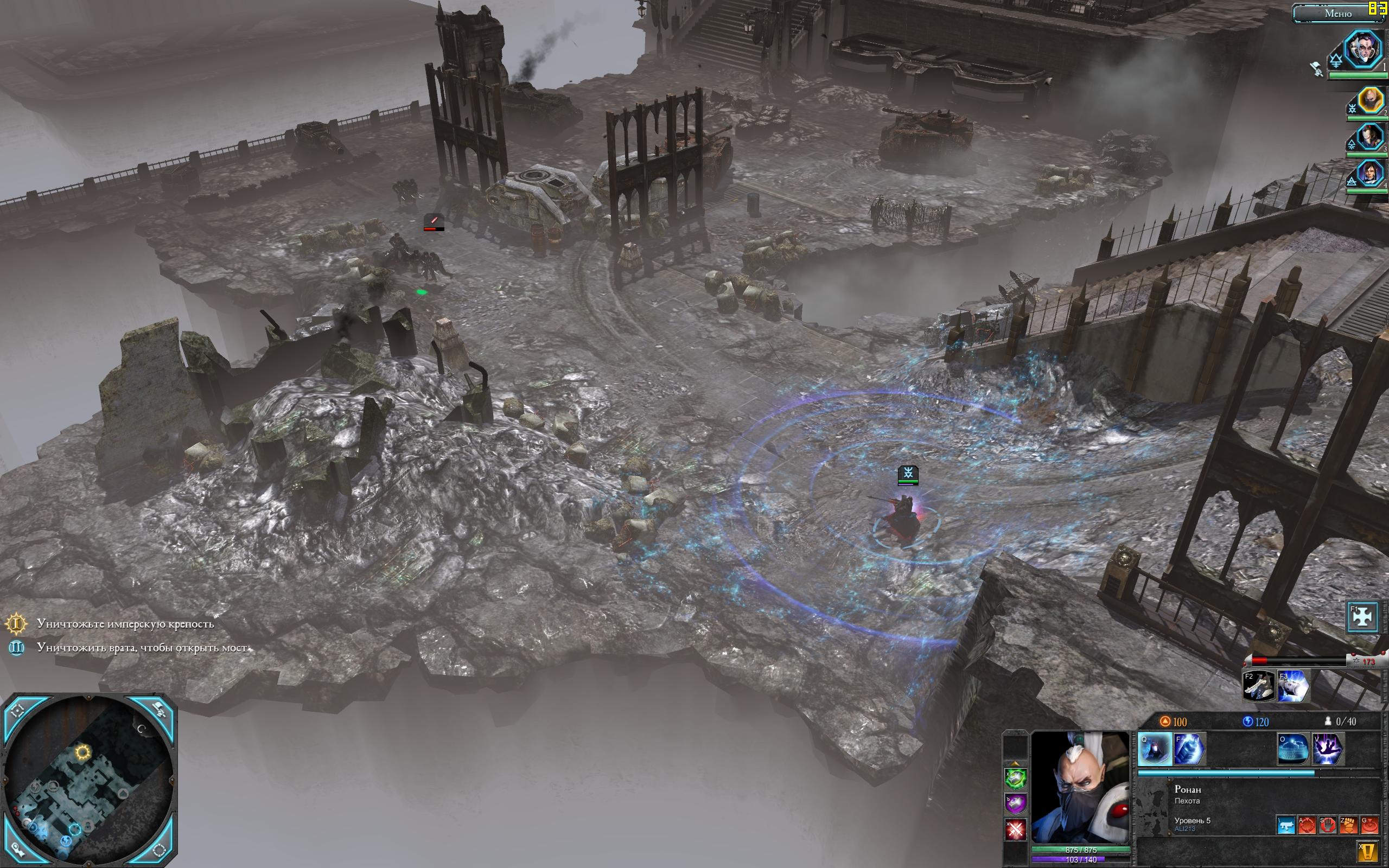Choose the blue gun ranged-stance icon
1389x868 pixels.
click(1286, 826)
